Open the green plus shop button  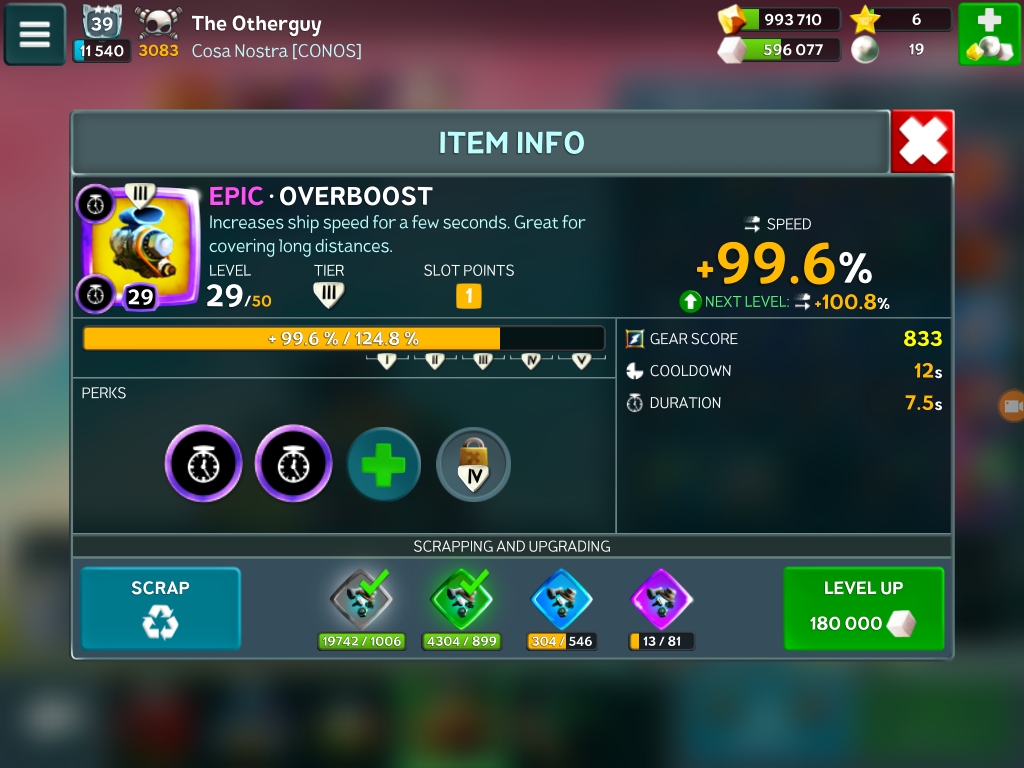click(988, 34)
